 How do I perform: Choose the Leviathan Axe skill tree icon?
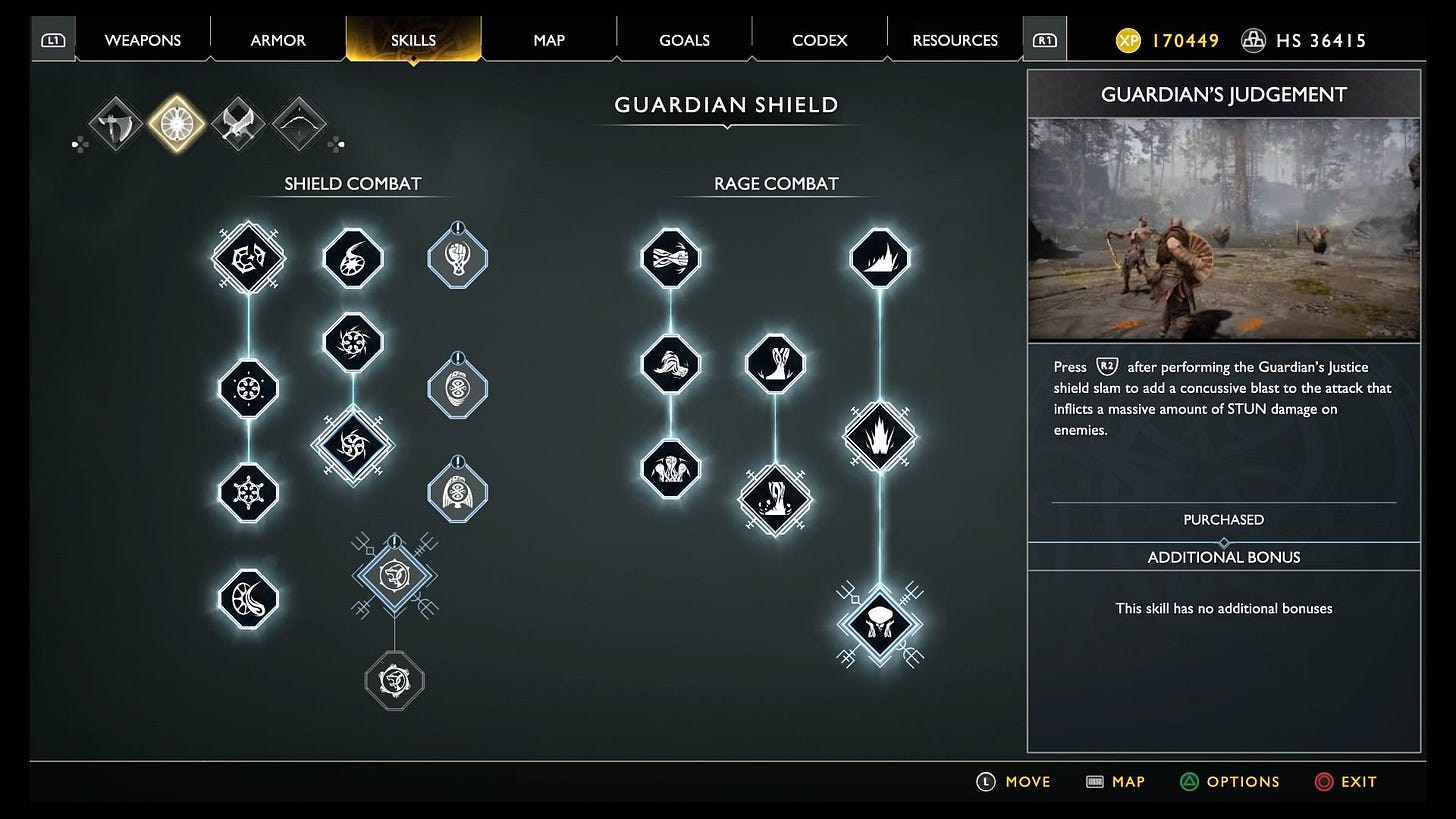[115, 124]
